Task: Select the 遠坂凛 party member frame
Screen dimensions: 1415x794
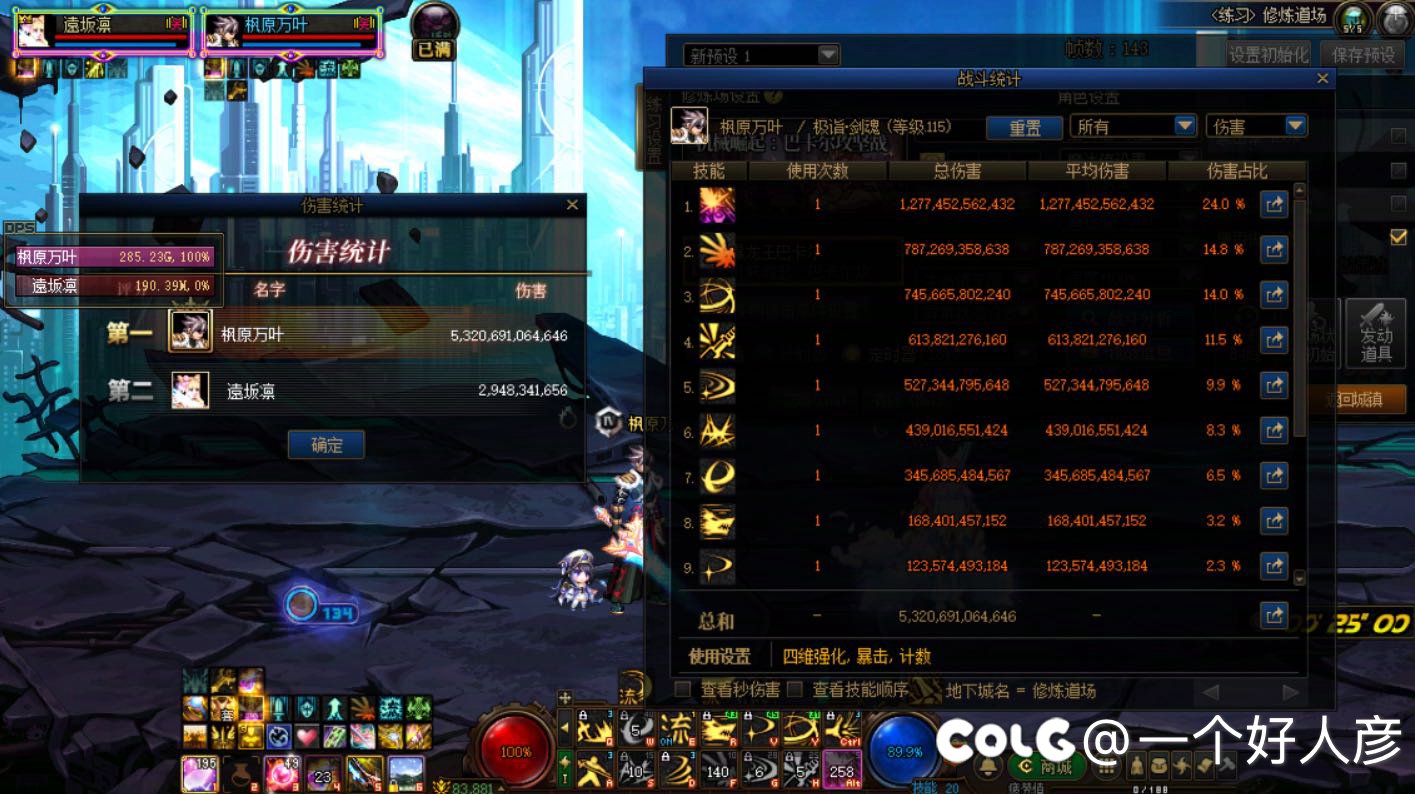Action: point(102,32)
